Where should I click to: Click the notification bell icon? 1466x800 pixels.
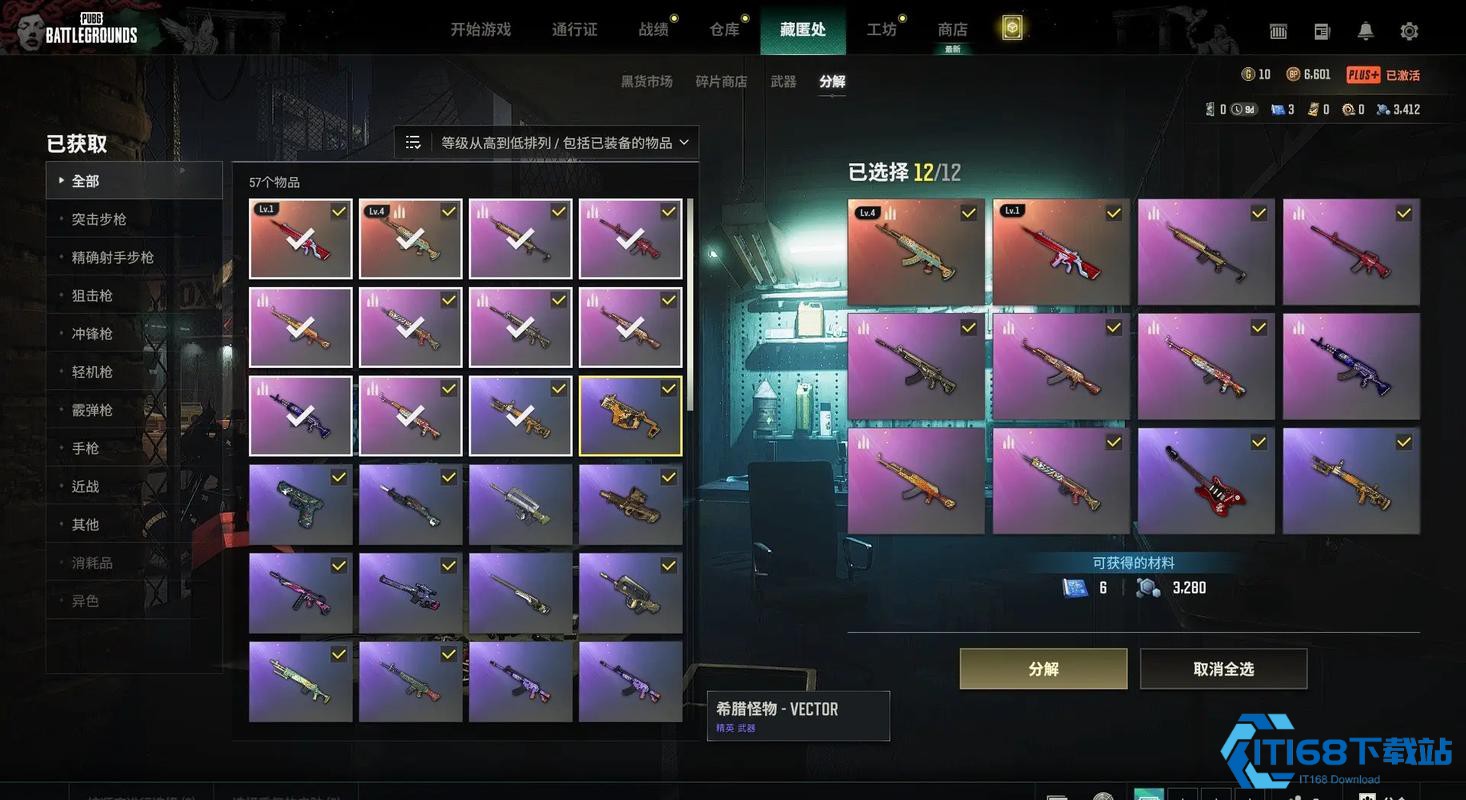point(1363,31)
